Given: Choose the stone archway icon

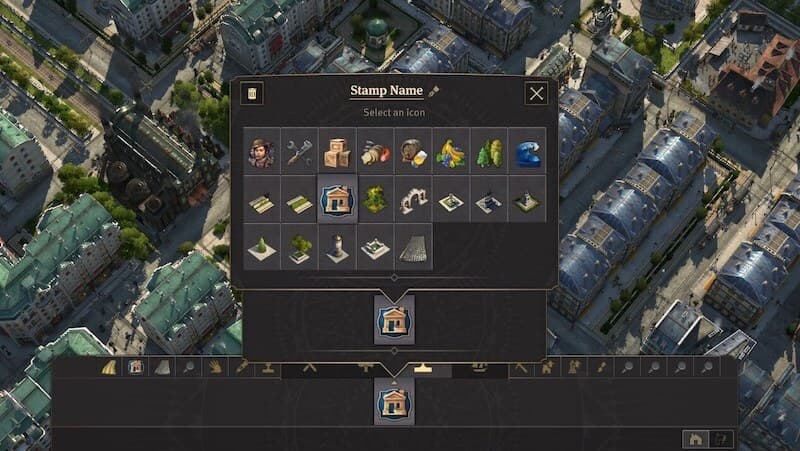Looking at the screenshot, I should pyautogui.click(x=413, y=200).
